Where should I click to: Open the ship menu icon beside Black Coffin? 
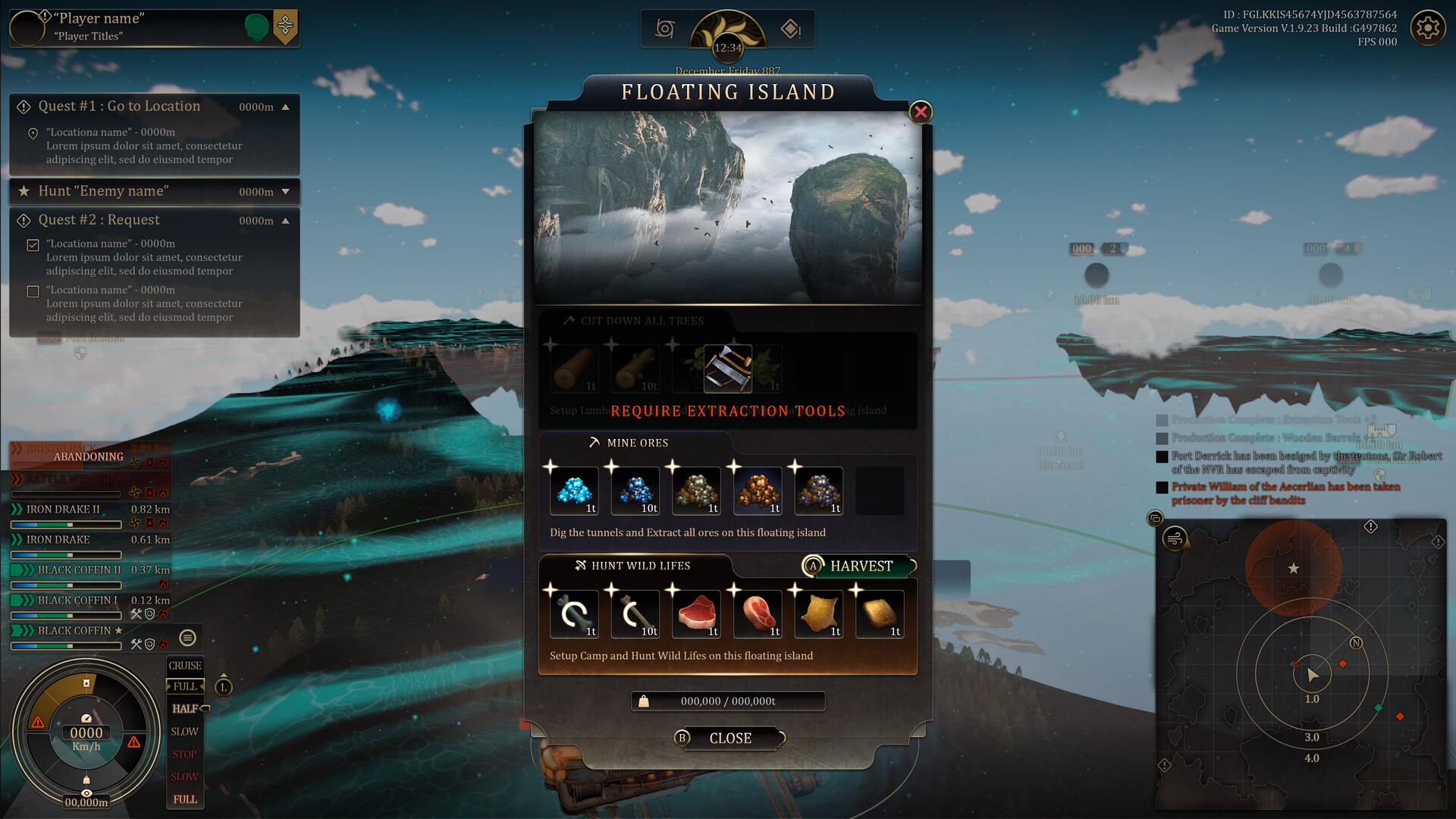click(187, 638)
